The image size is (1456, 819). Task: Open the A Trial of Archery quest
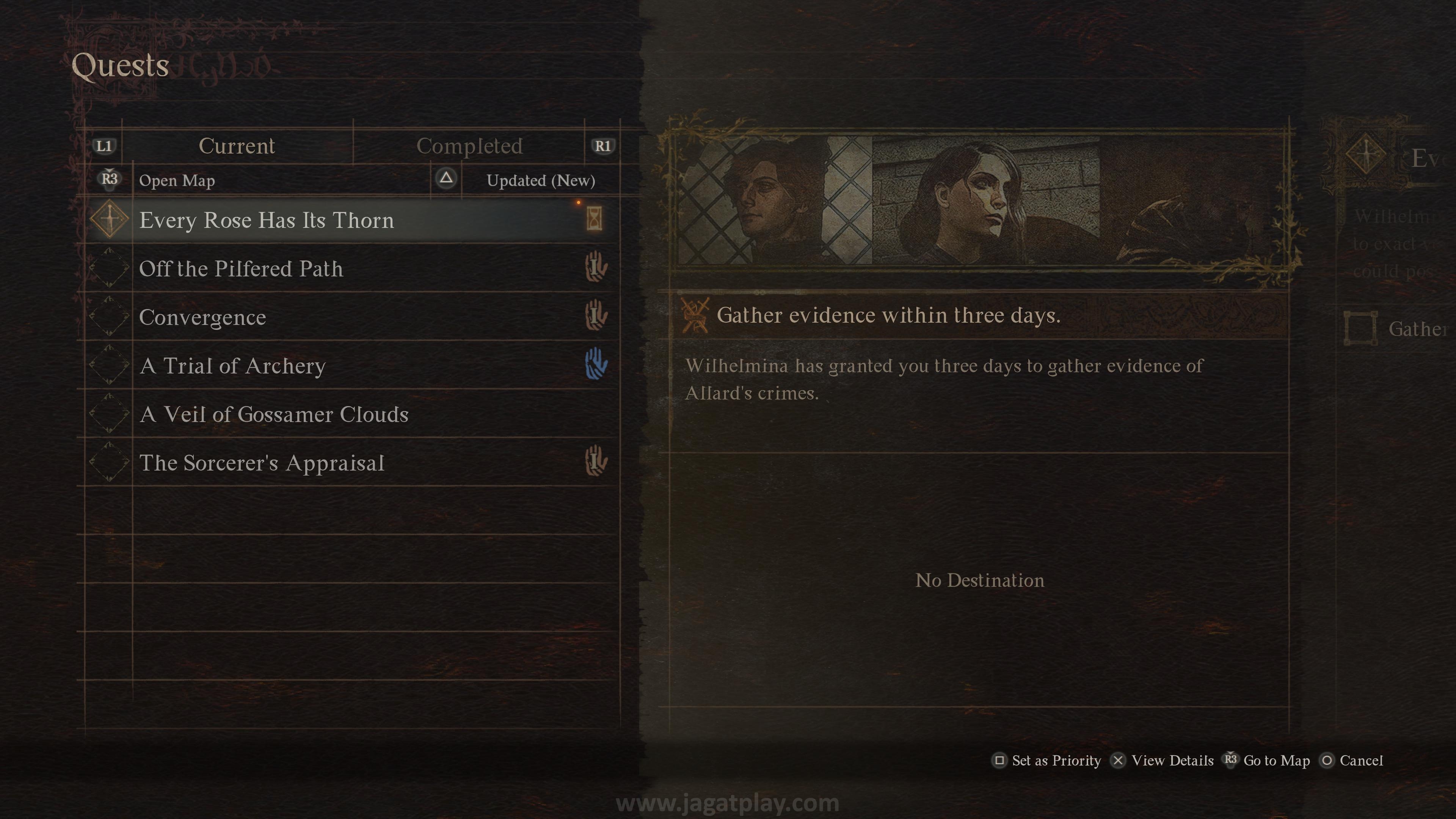click(232, 366)
